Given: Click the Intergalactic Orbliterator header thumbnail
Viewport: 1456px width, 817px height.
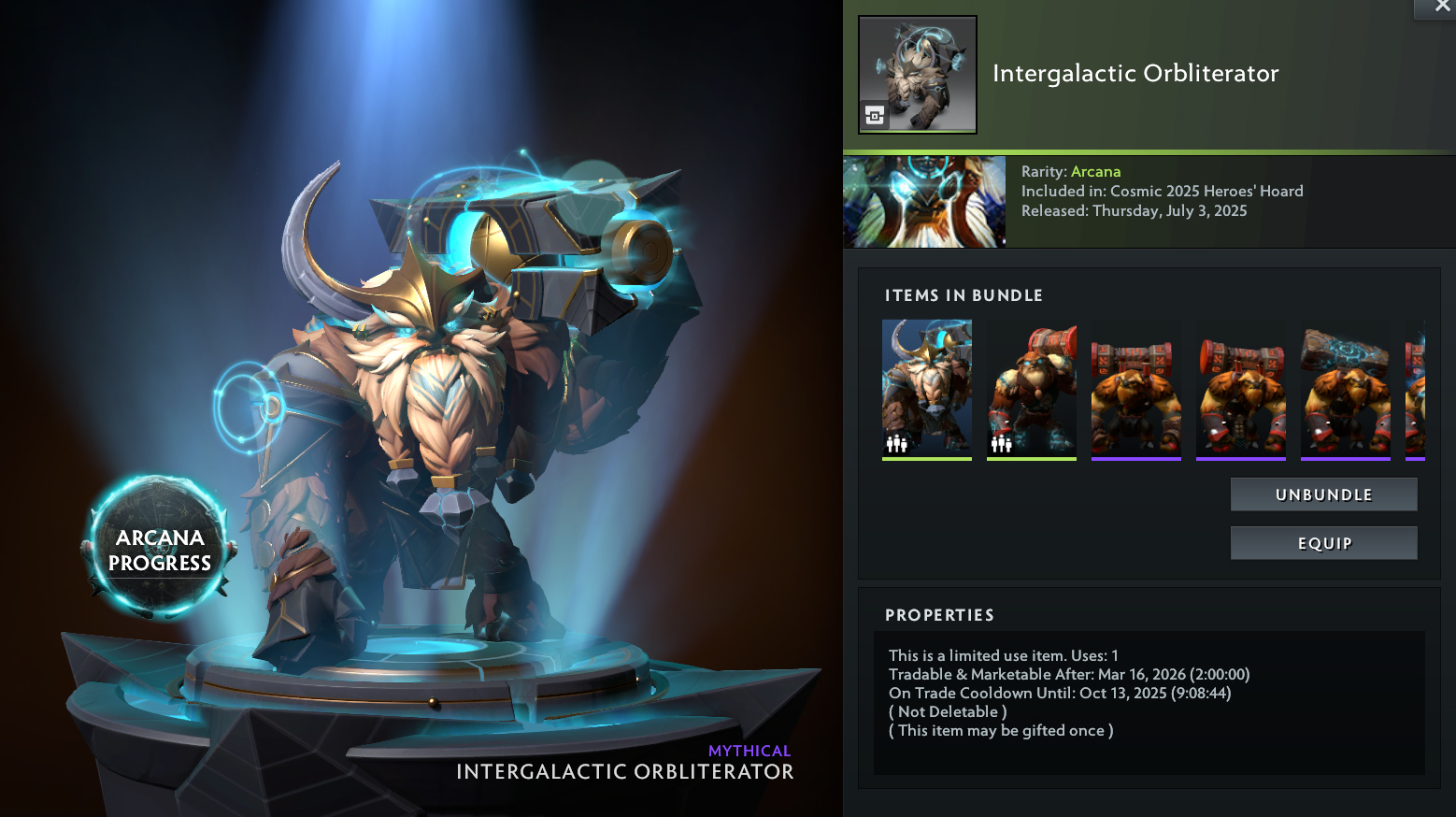Looking at the screenshot, I should tap(918, 75).
